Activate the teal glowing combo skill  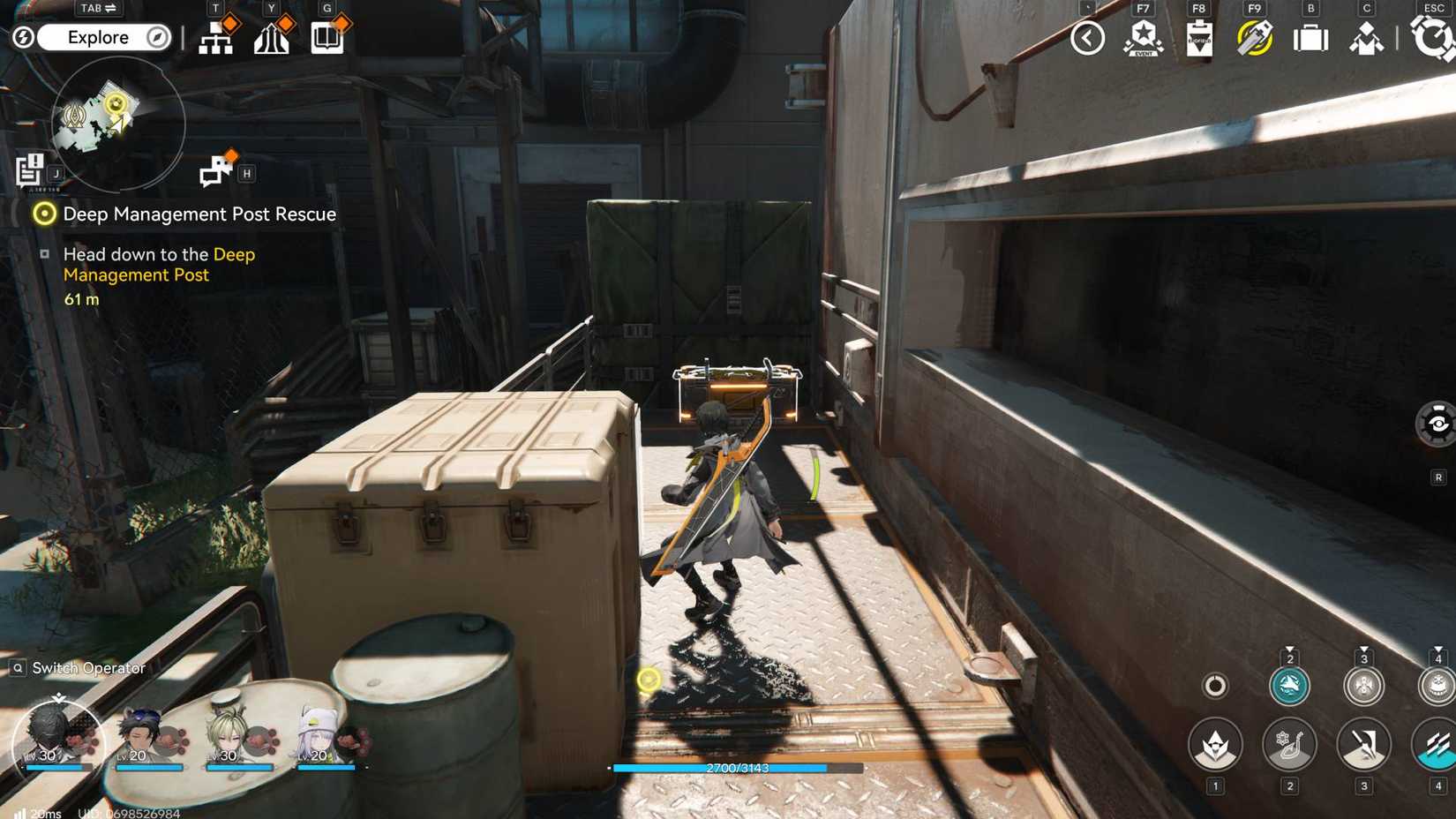tap(1288, 686)
